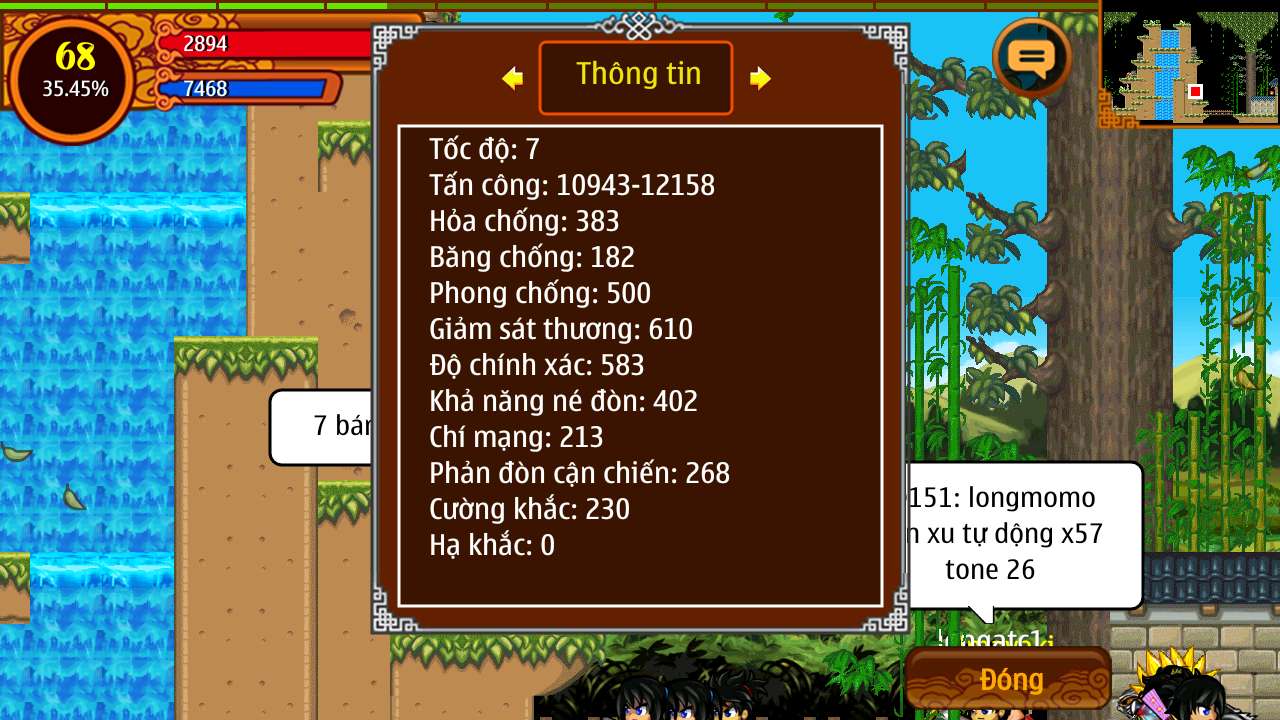Close the panel with the Đóng button
This screenshot has width=1280, height=720.
(1009, 680)
